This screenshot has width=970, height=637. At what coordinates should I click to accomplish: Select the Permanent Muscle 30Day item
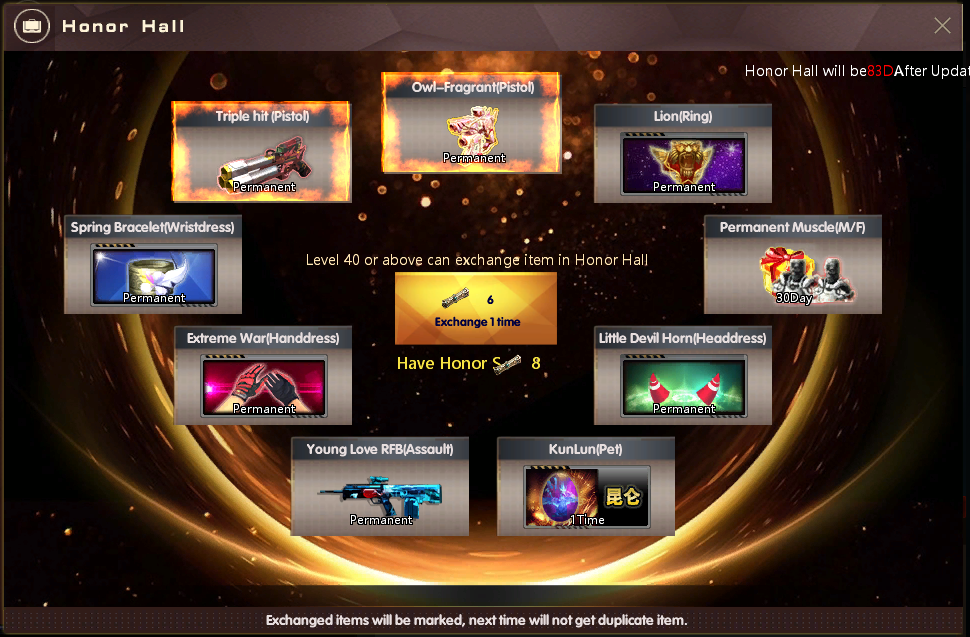(792, 265)
